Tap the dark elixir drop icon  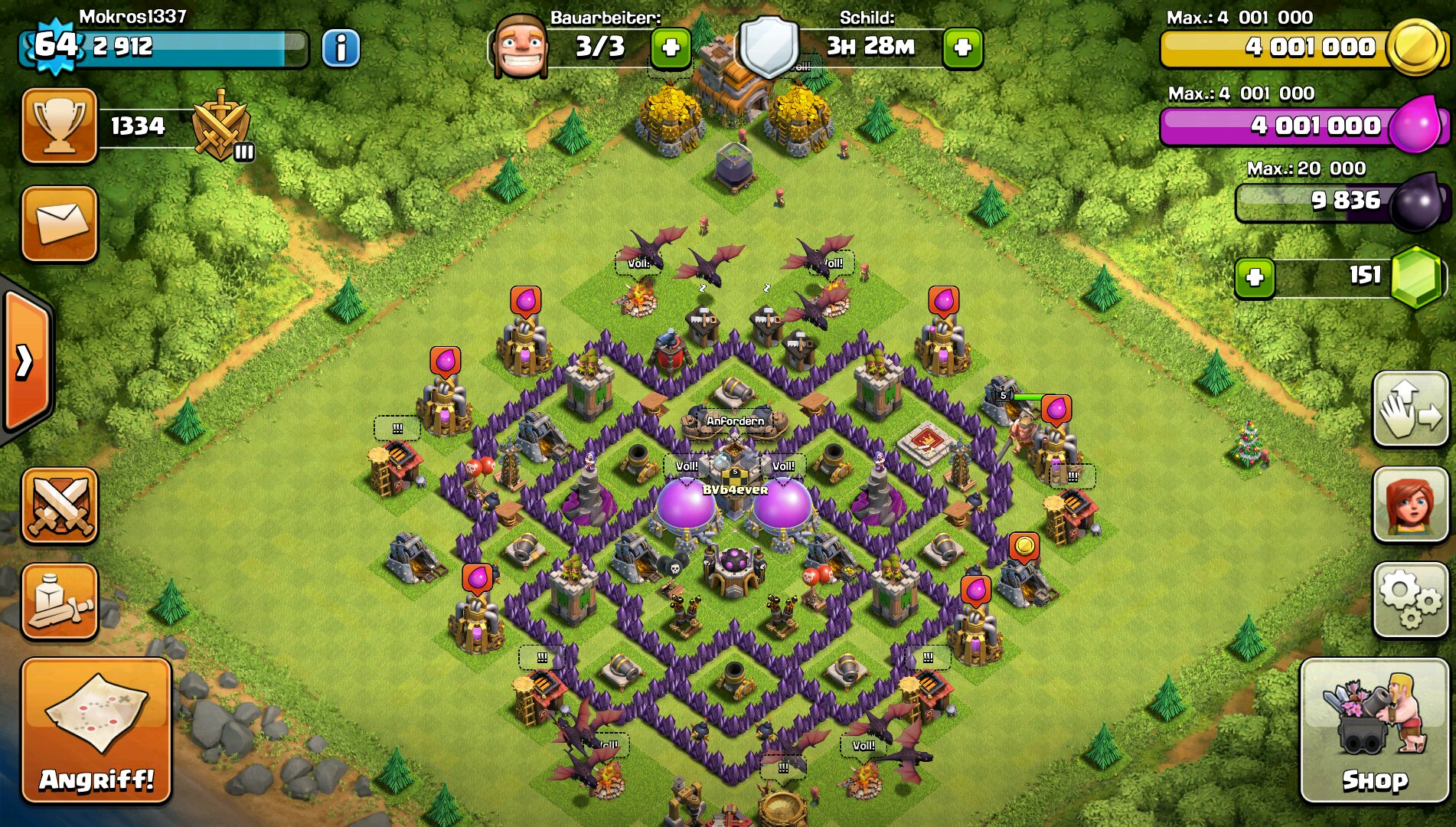click(1417, 202)
